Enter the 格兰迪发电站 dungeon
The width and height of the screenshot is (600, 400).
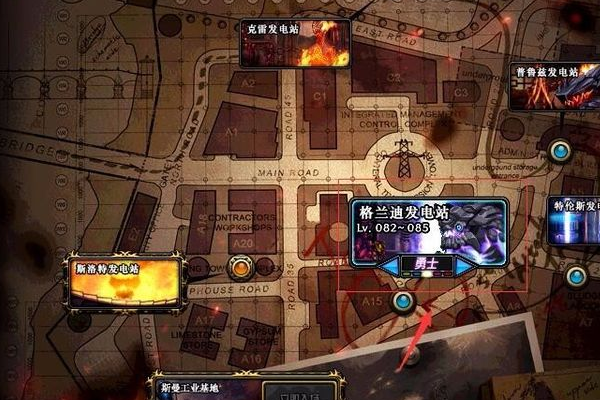click(x=428, y=229)
